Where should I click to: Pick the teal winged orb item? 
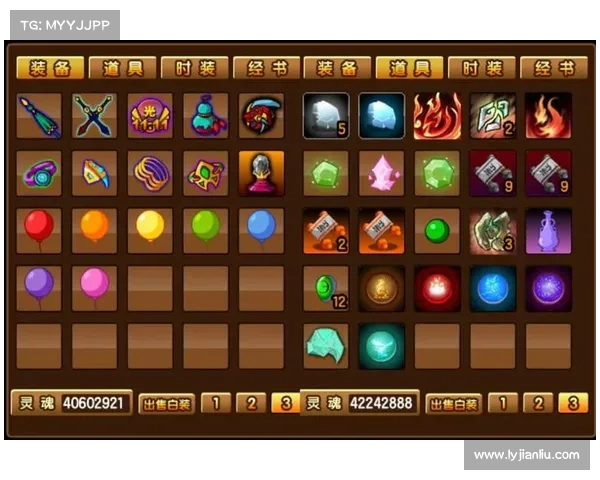(x=381, y=345)
